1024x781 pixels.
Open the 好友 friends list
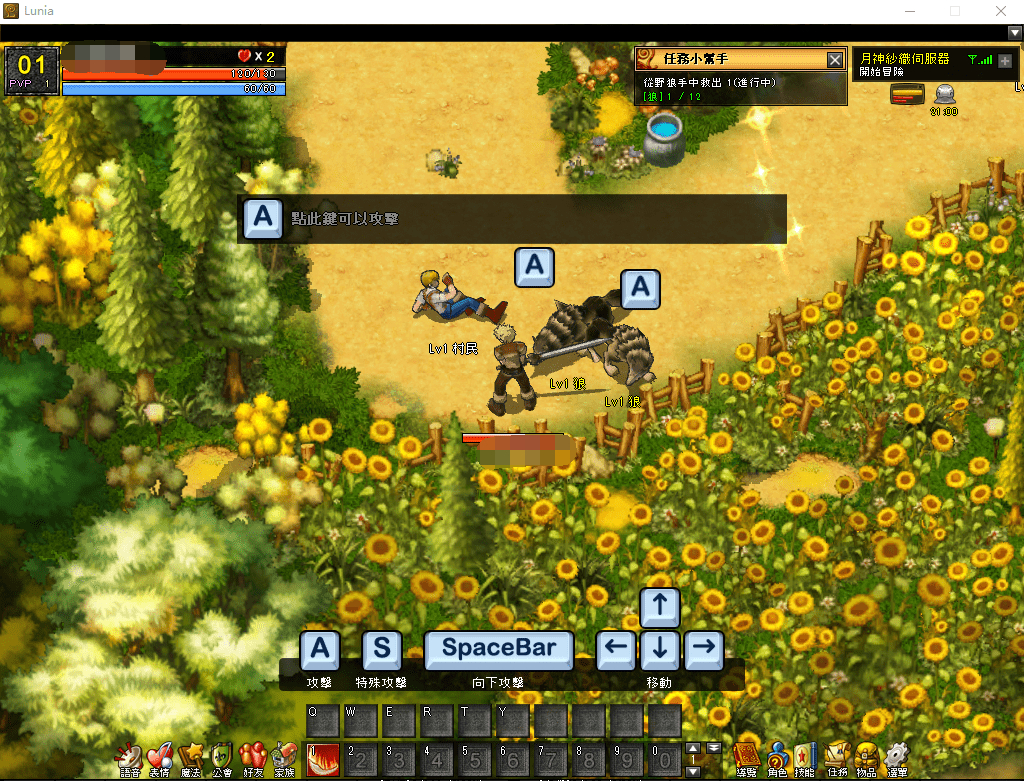point(253,757)
